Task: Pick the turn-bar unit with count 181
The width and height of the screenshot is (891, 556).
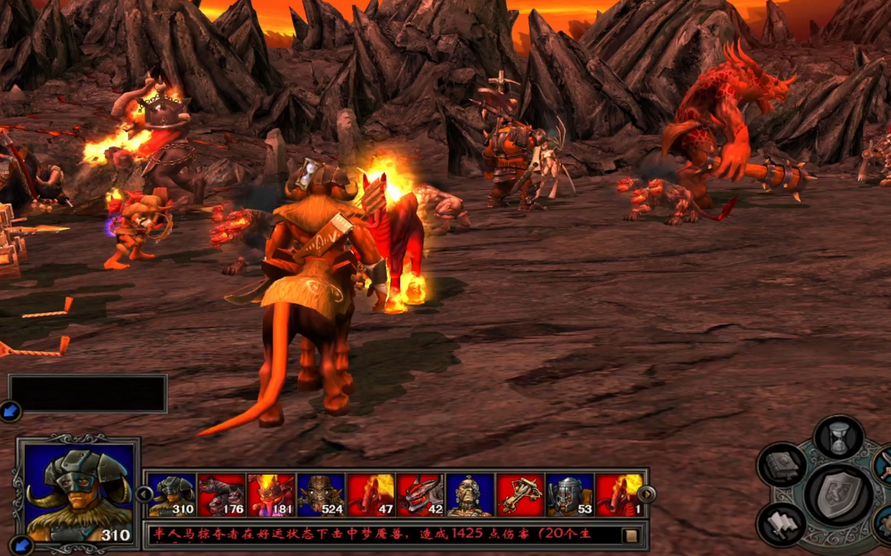Action: point(271,494)
